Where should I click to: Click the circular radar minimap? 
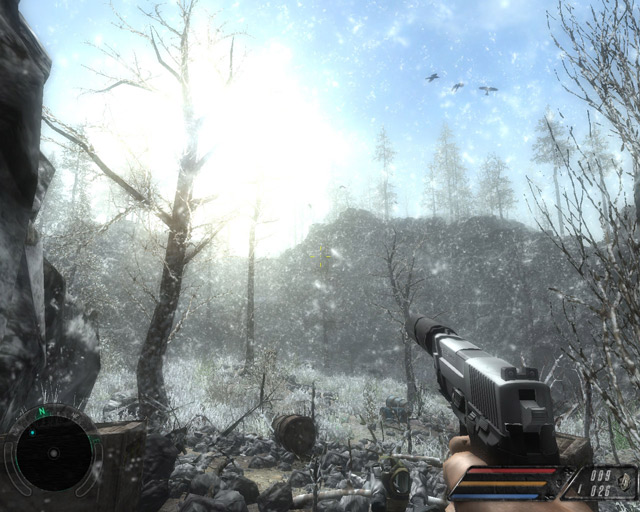[53, 453]
